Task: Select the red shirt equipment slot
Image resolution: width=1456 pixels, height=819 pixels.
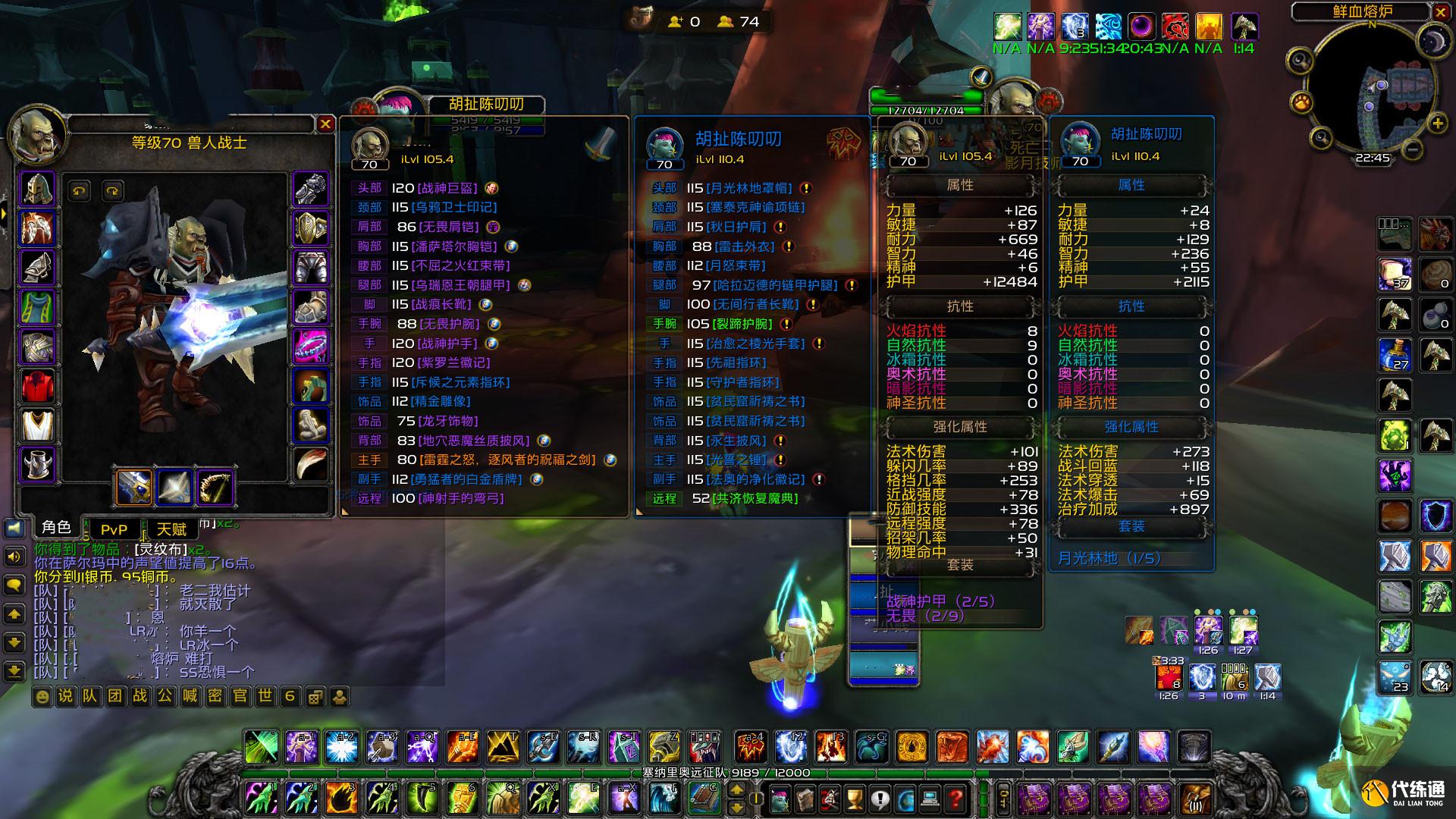Action: pos(37,387)
